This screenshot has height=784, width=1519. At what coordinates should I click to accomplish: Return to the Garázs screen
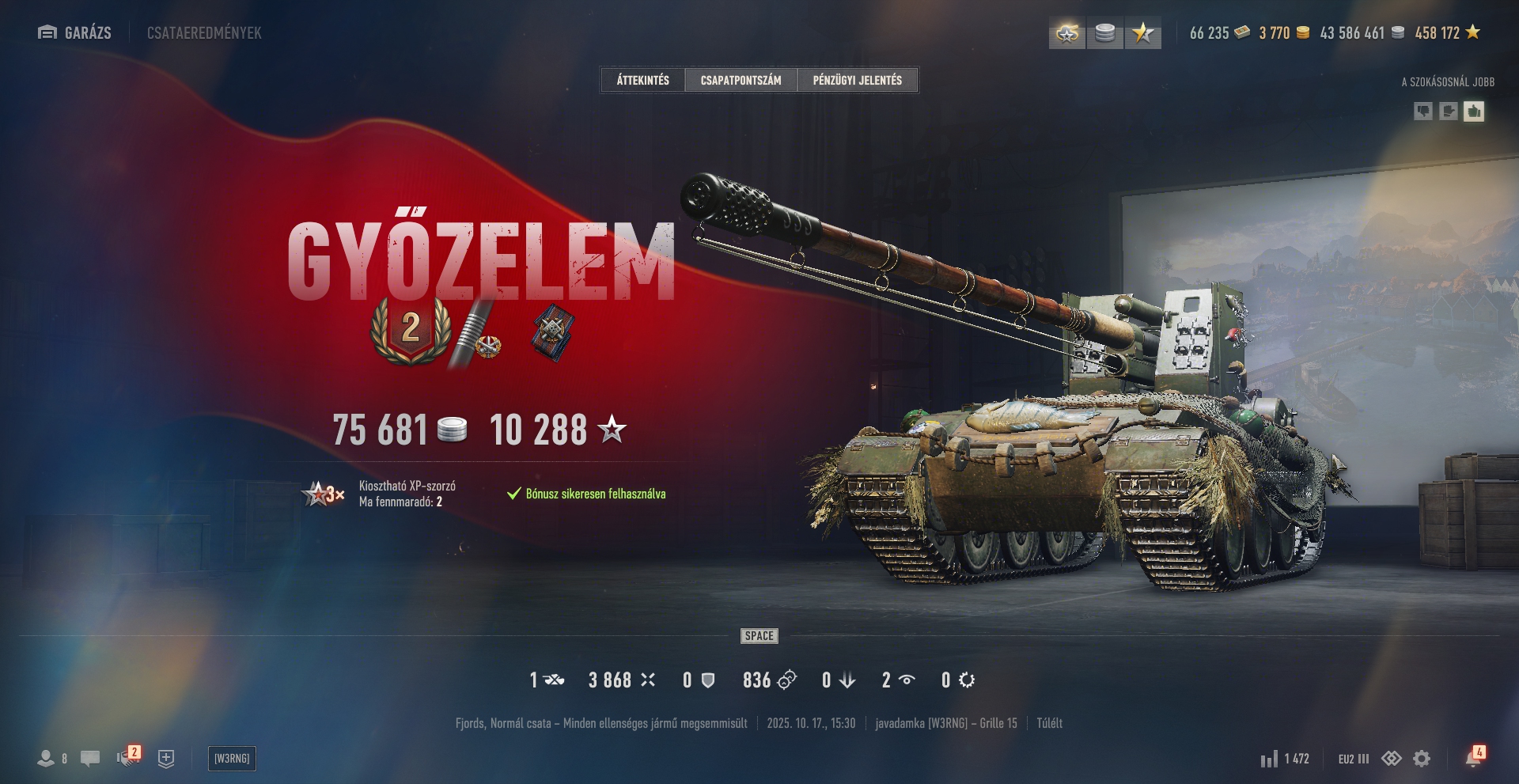click(75, 32)
